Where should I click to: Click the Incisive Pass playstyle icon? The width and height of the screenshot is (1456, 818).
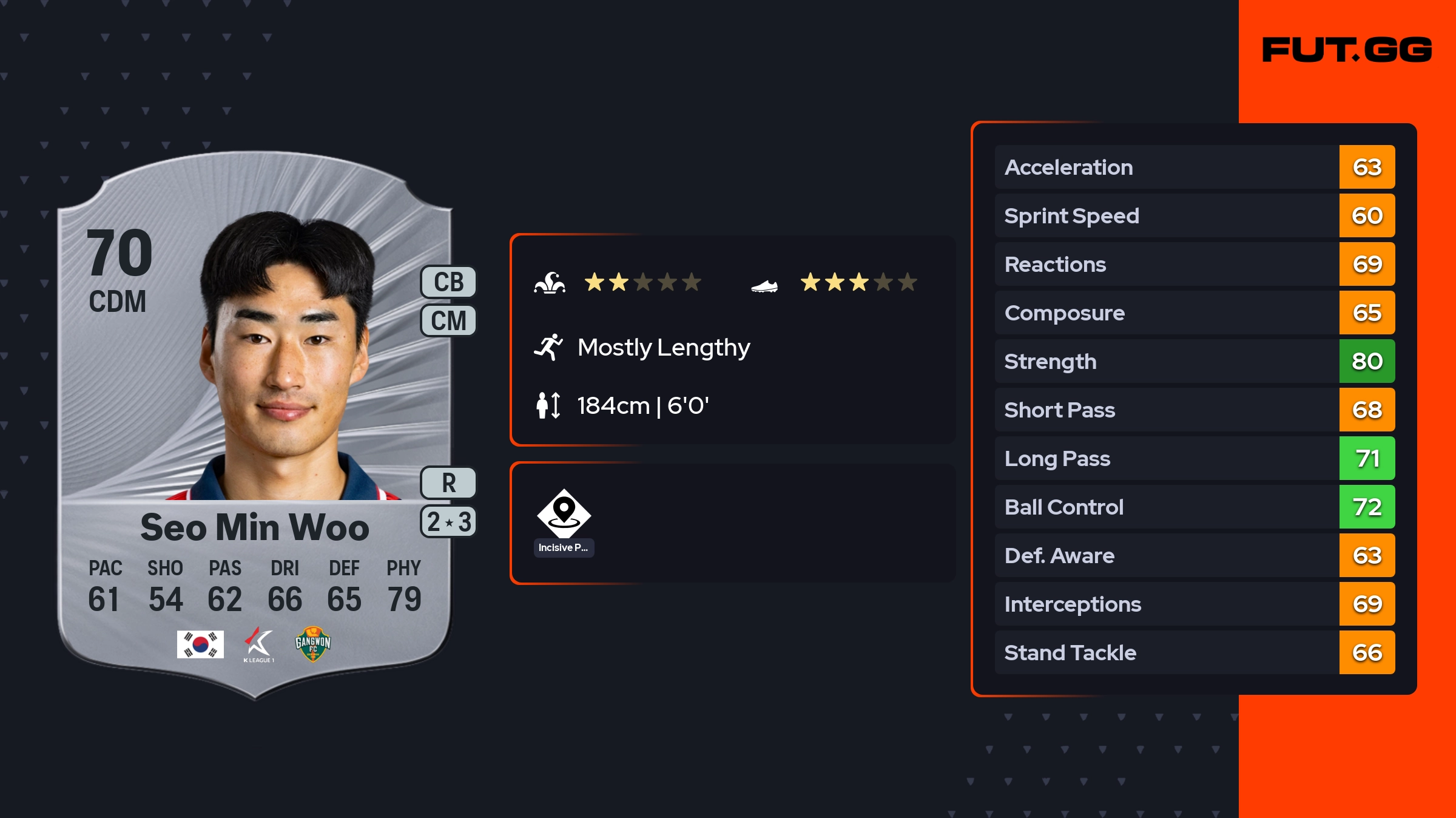(564, 515)
